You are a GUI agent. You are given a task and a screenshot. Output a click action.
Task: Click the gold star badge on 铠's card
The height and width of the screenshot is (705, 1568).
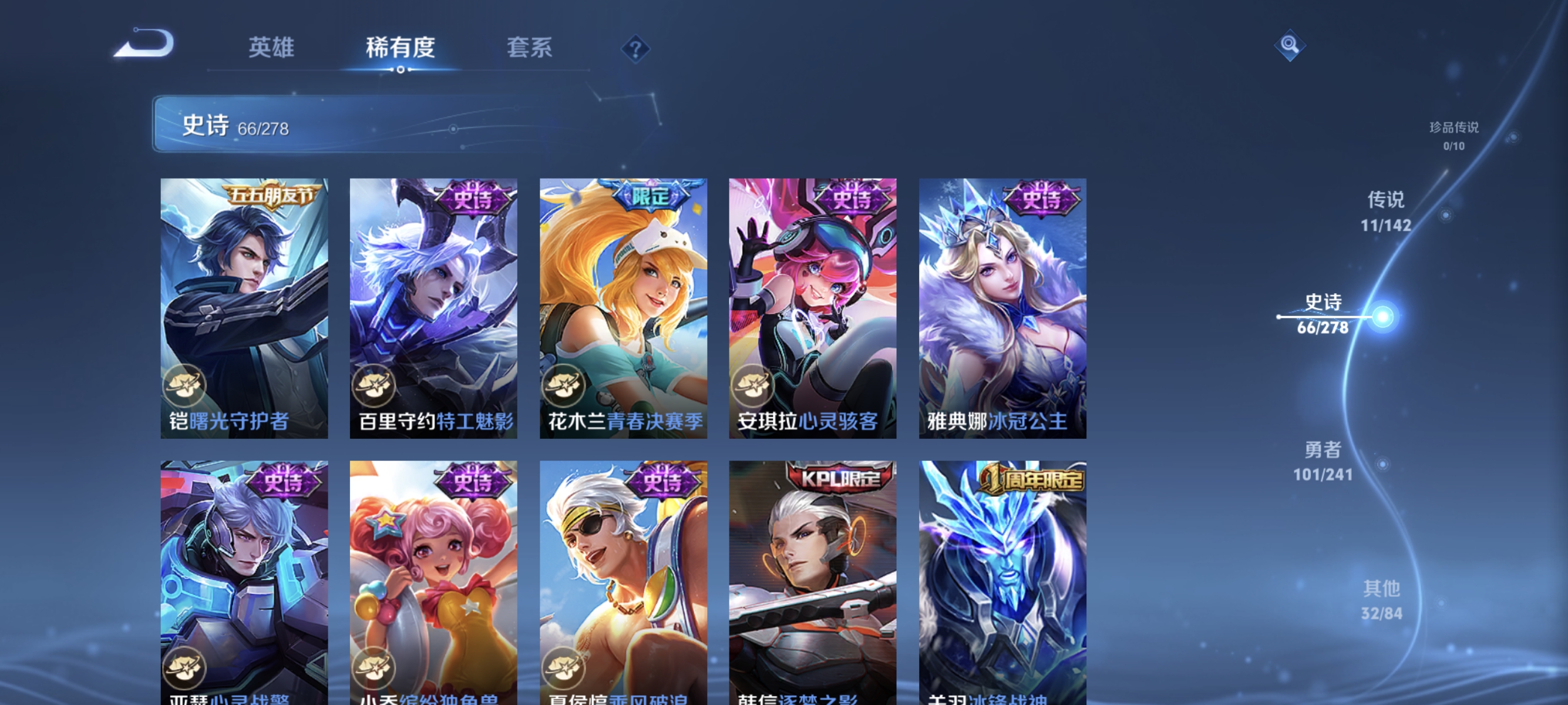pos(186,385)
